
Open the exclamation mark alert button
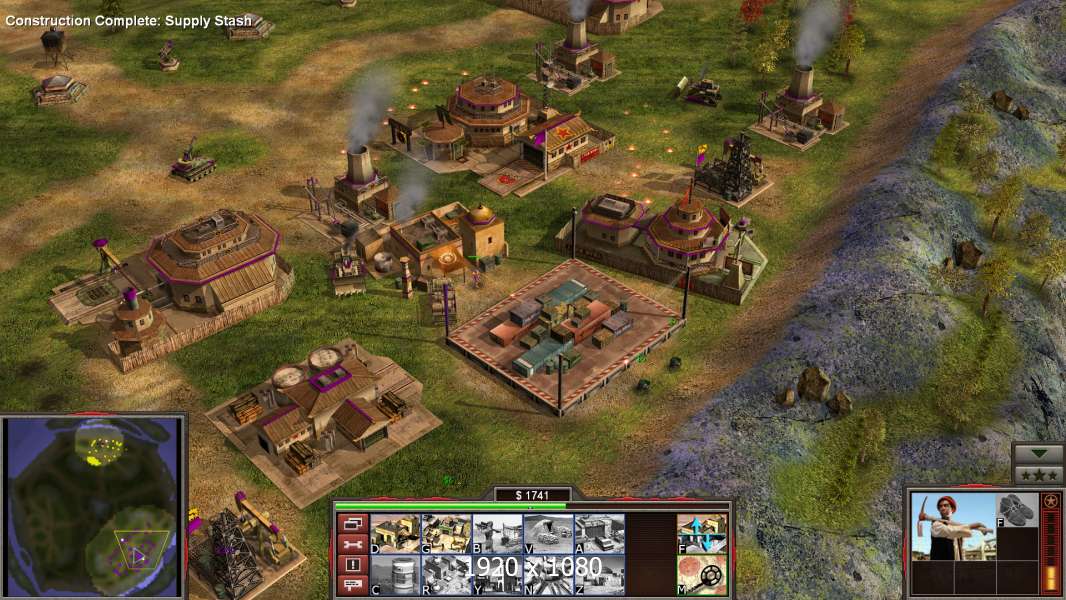pos(352,565)
